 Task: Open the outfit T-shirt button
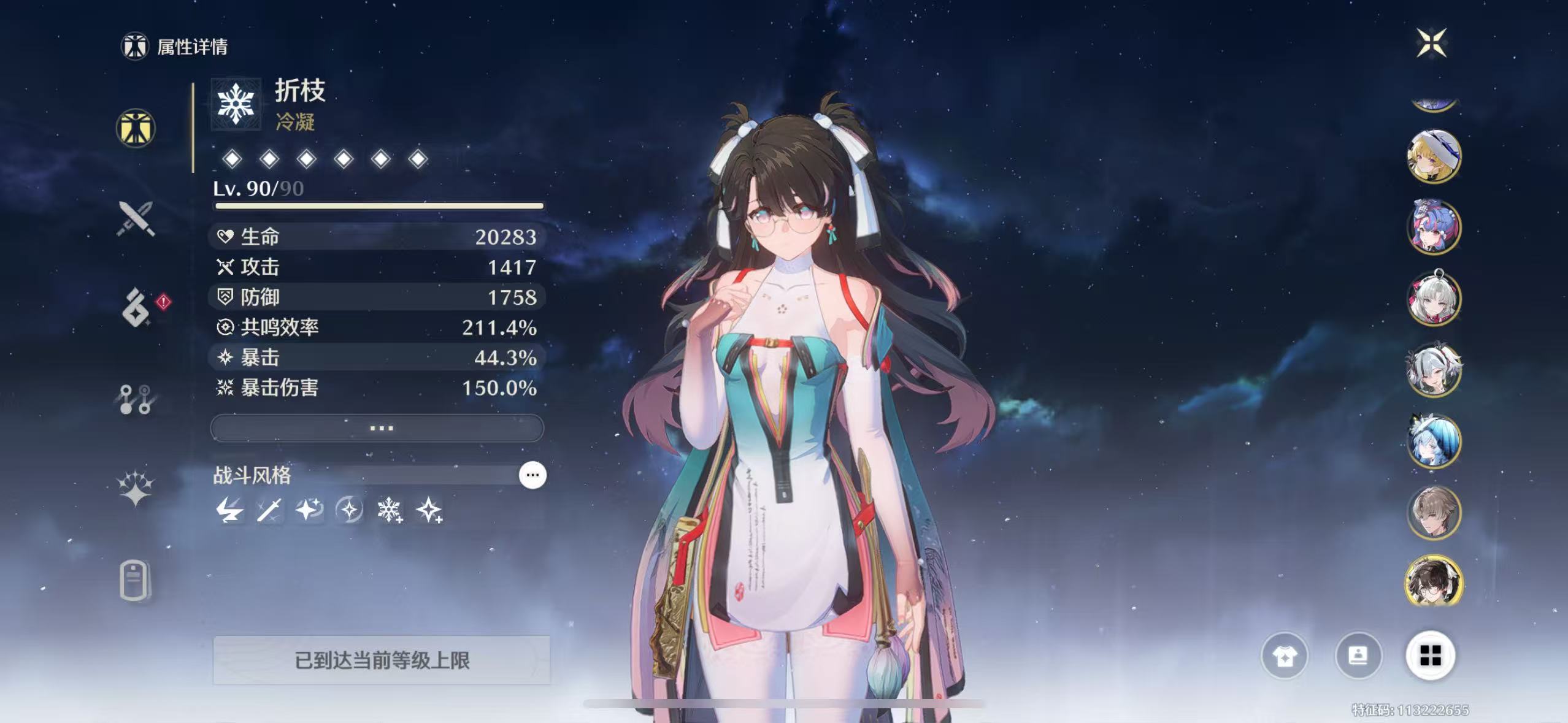pyautogui.click(x=1284, y=656)
